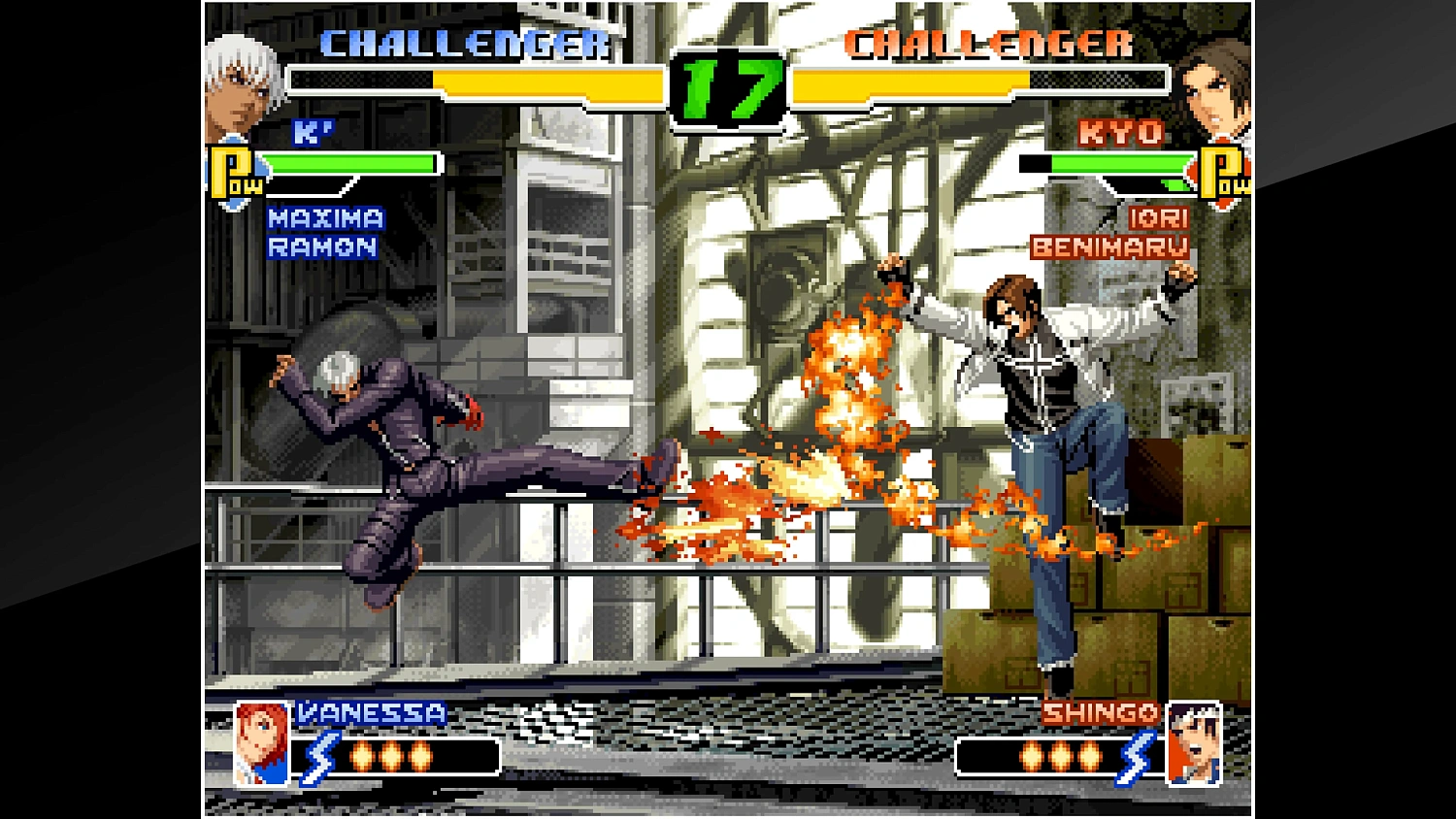Select the IORI label under Kyo's health bar
This screenshot has height=819, width=1456.
point(1157,218)
